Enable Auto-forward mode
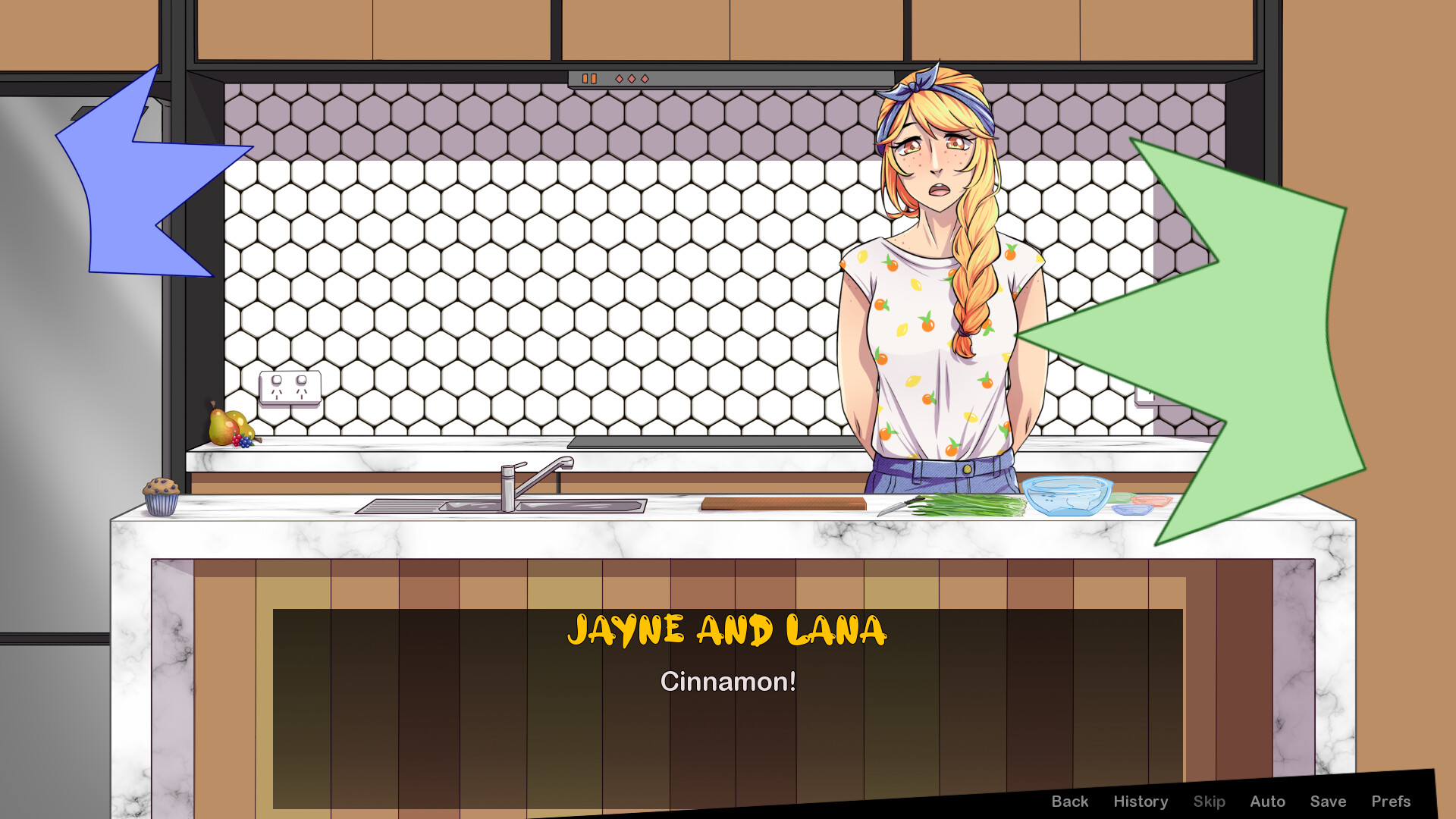 point(1267,801)
